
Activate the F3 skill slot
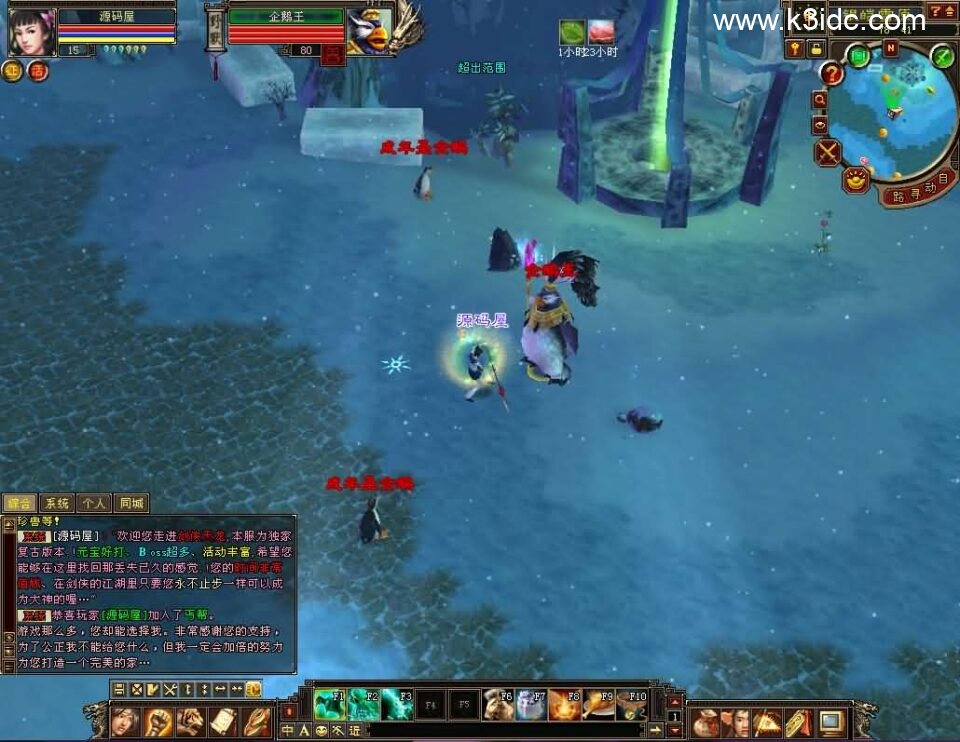click(397, 704)
